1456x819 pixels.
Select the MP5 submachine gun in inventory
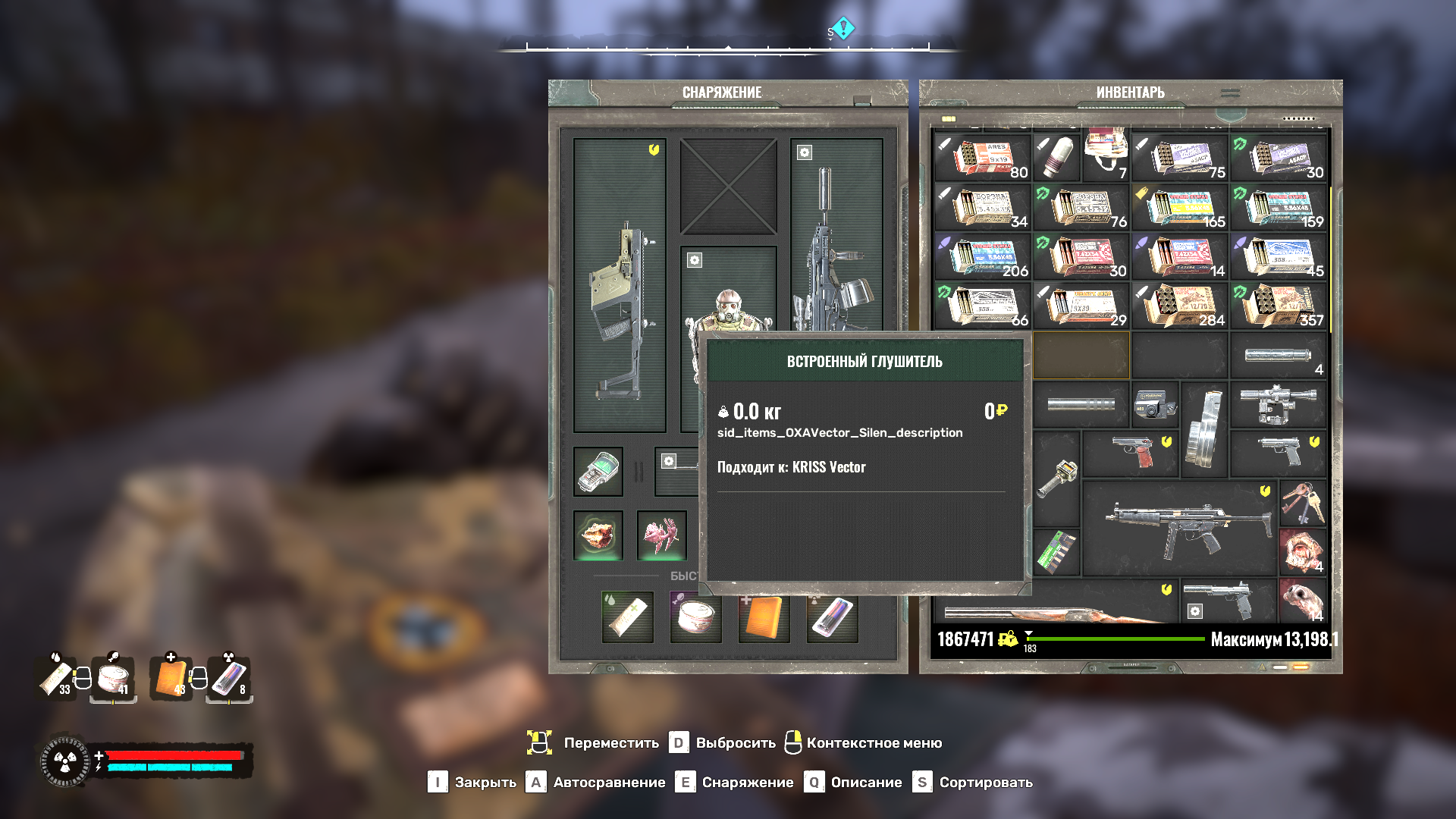click(x=1180, y=527)
